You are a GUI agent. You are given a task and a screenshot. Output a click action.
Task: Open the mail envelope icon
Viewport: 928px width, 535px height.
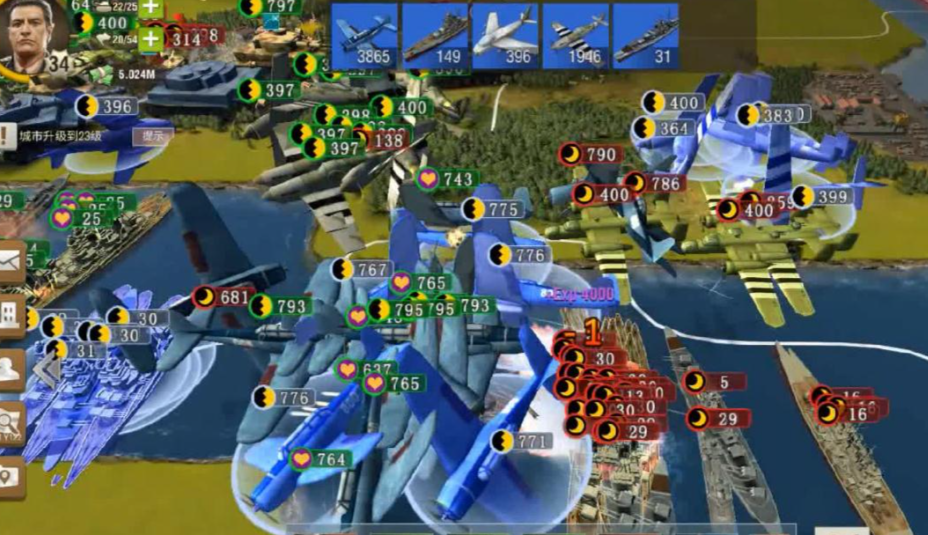[x=11, y=261]
